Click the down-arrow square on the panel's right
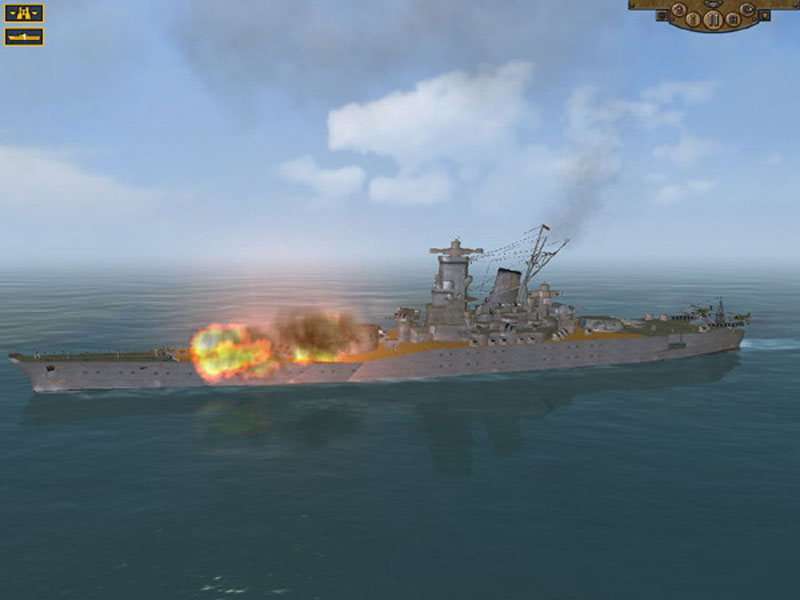 (x=765, y=15)
